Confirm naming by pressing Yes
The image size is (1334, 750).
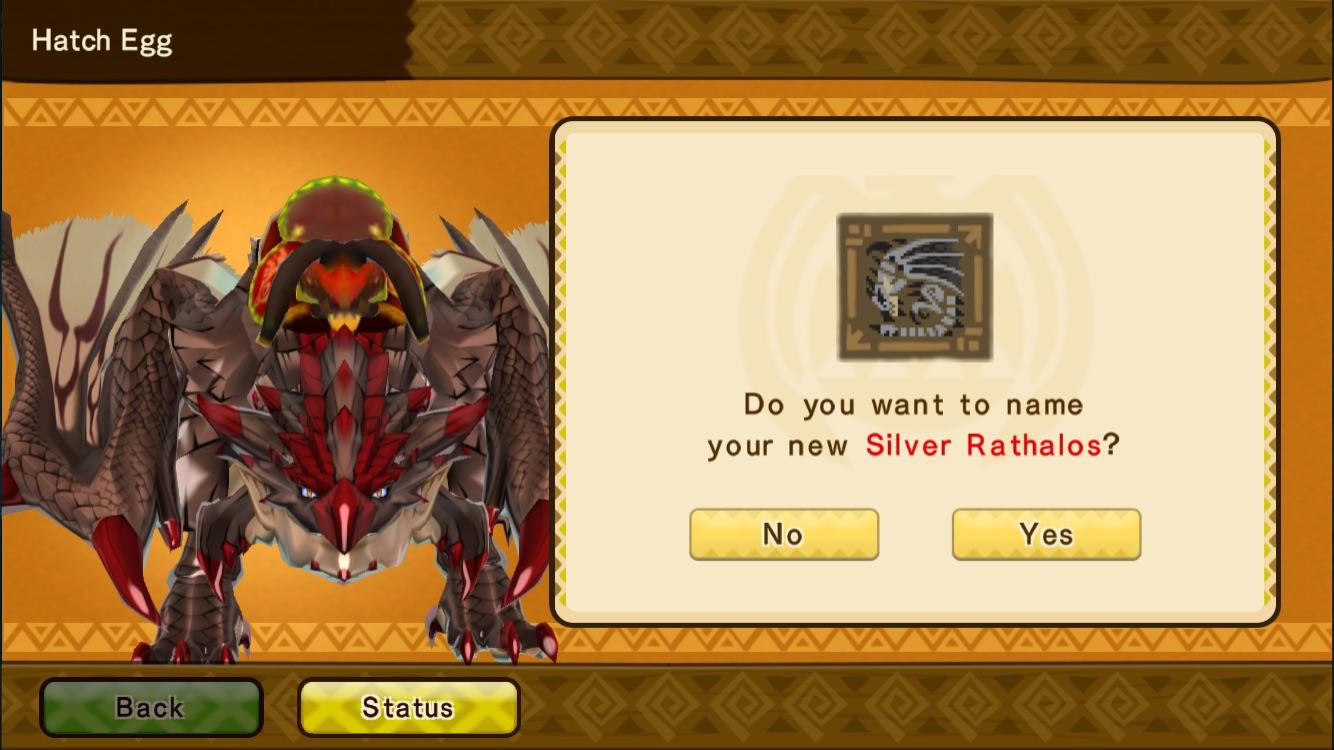1045,534
